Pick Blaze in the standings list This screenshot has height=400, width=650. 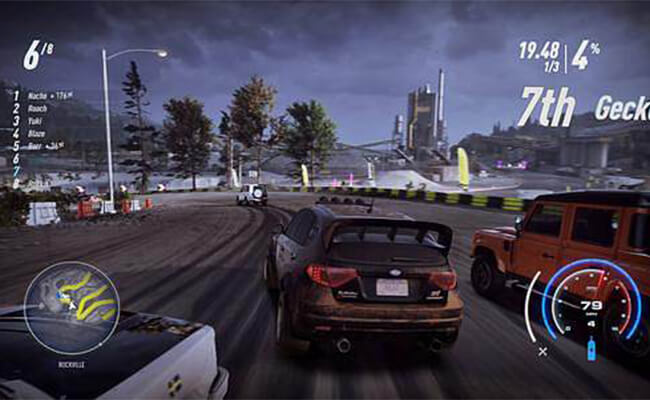38,133
